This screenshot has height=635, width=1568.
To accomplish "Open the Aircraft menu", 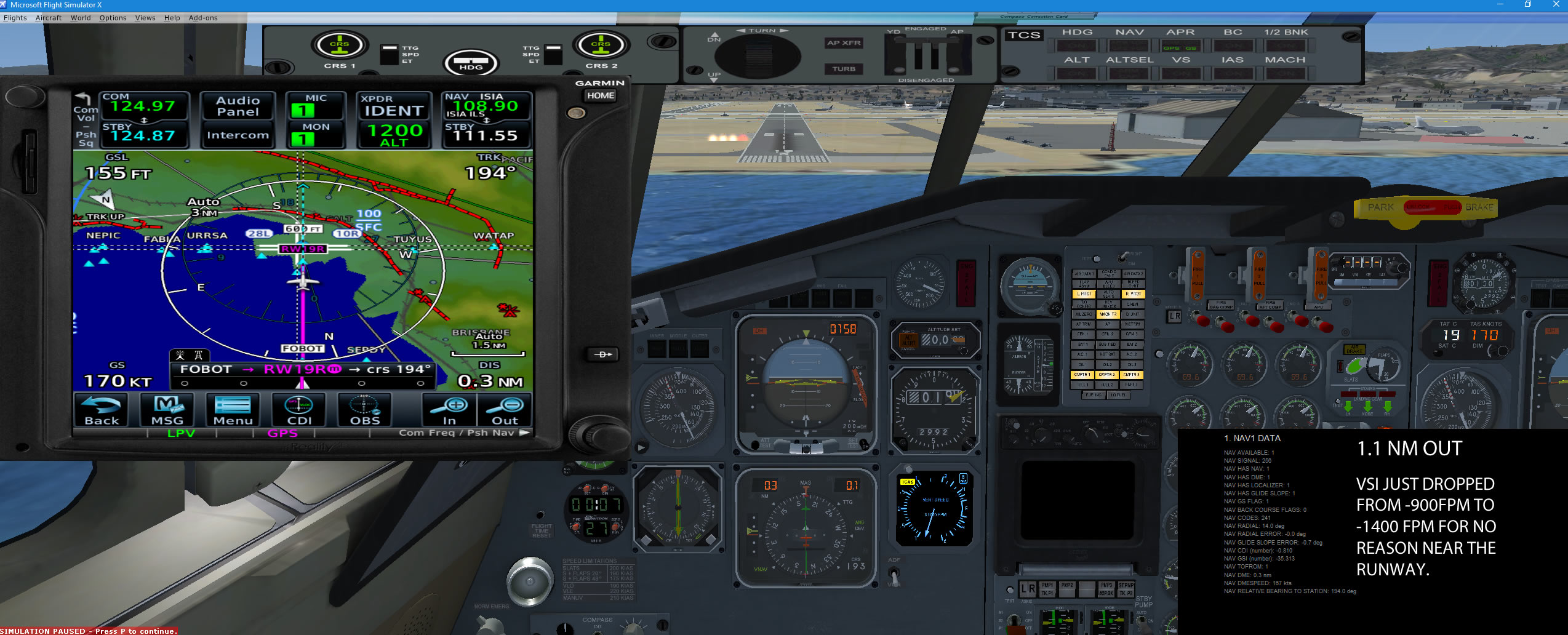I will pos(49,18).
